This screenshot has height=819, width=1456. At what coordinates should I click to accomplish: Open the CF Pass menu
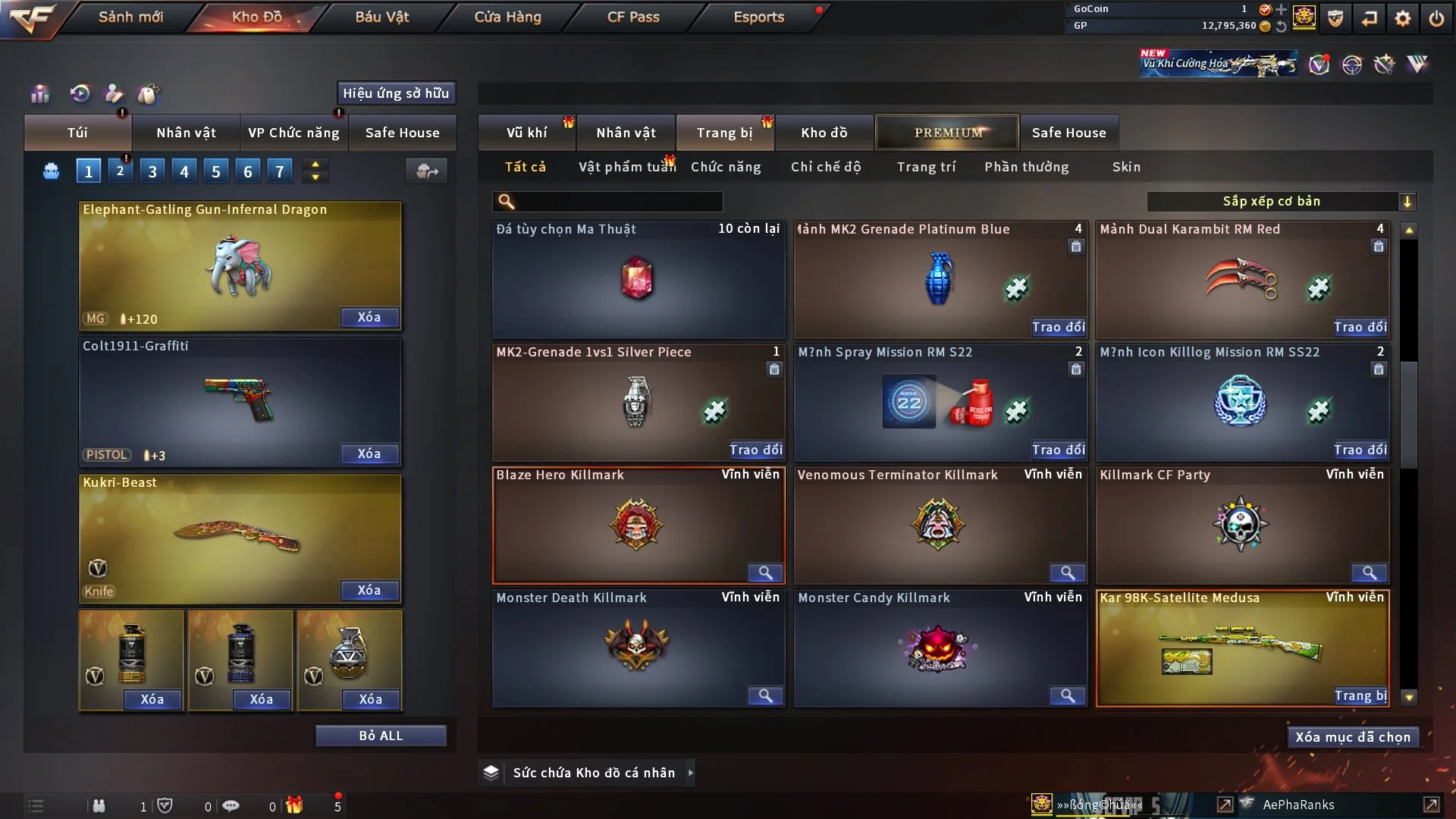(633, 17)
